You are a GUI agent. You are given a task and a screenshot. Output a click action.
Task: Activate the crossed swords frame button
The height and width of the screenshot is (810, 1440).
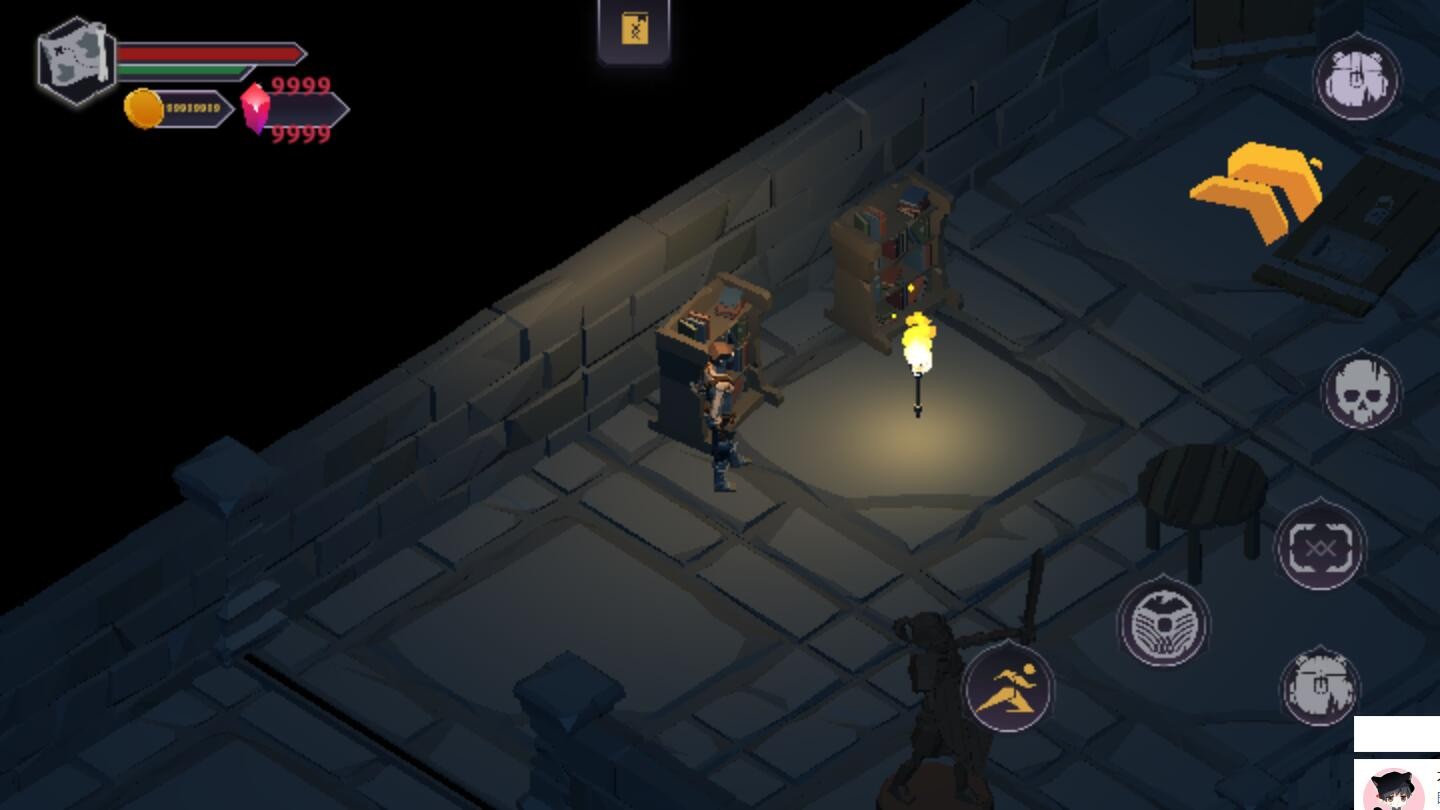[x=1320, y=546]
